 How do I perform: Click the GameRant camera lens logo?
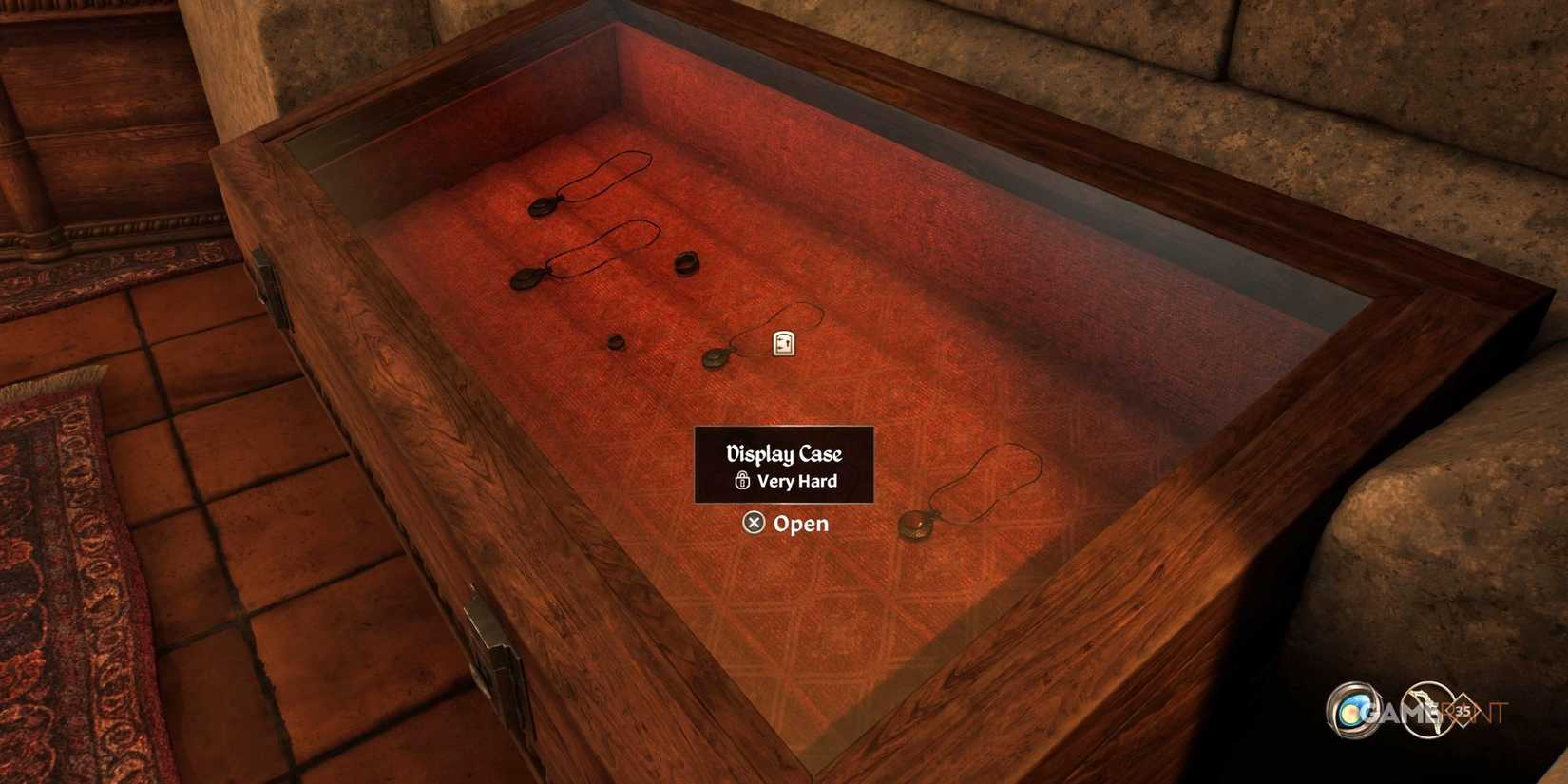(1351, 711)
